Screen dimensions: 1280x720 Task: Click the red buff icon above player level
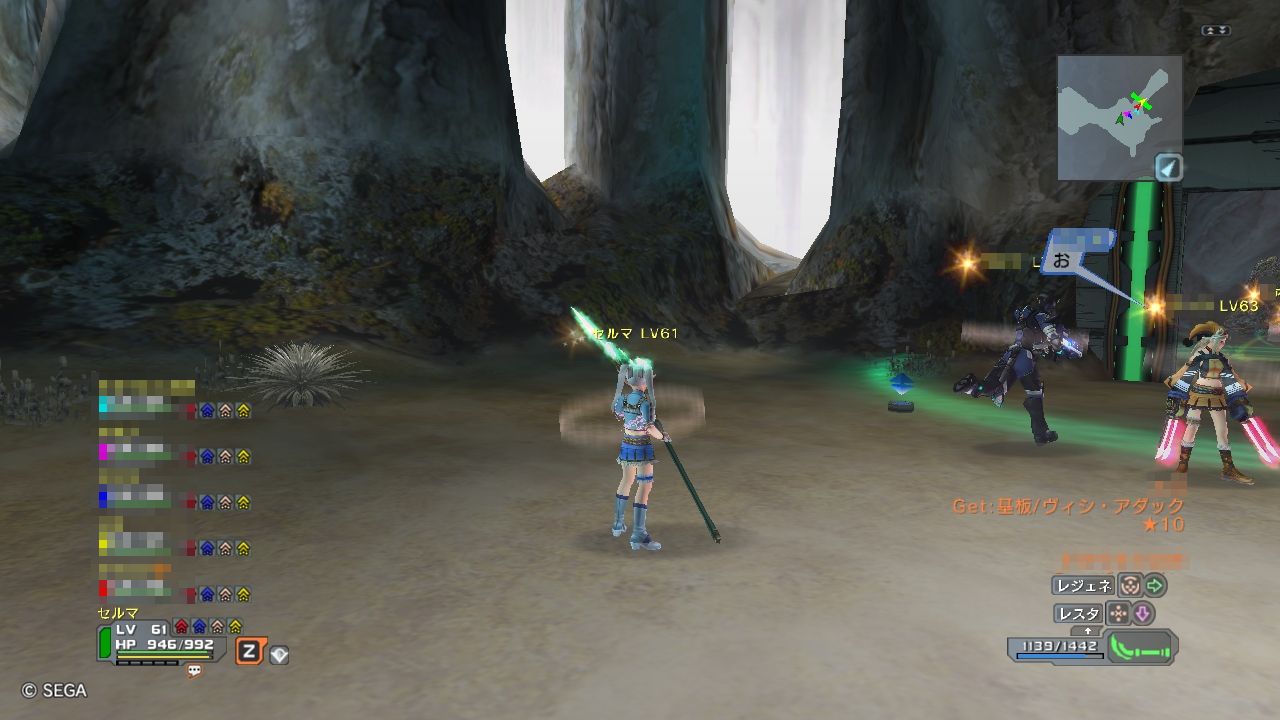(x=181, y=627)
